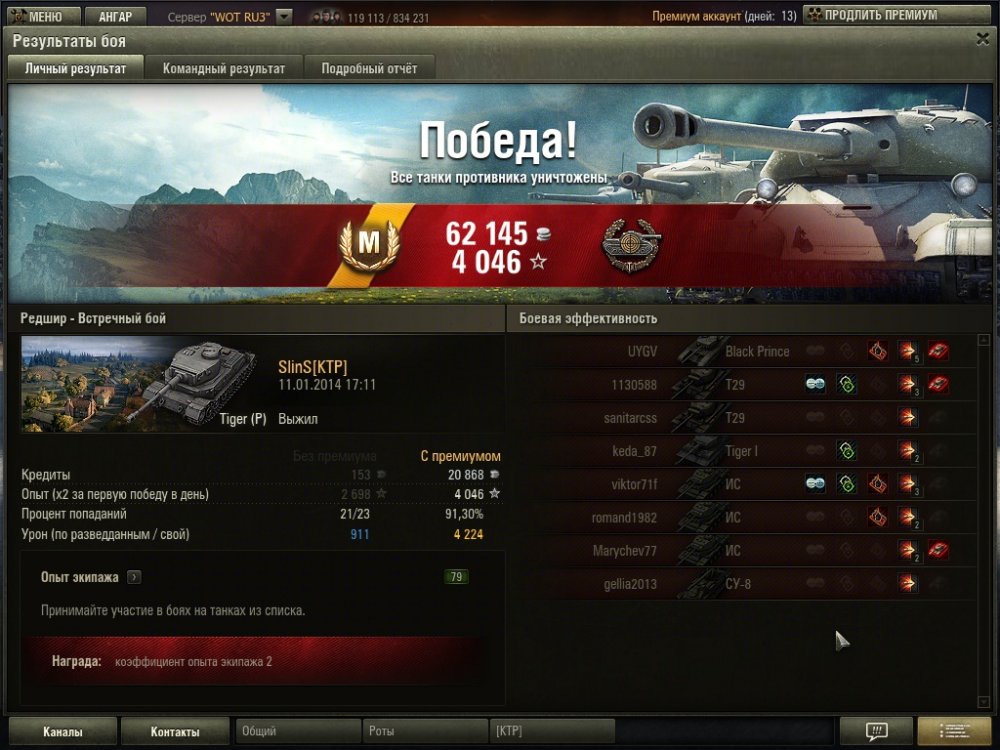Click the mastery badge M medal

coord(369,244)
